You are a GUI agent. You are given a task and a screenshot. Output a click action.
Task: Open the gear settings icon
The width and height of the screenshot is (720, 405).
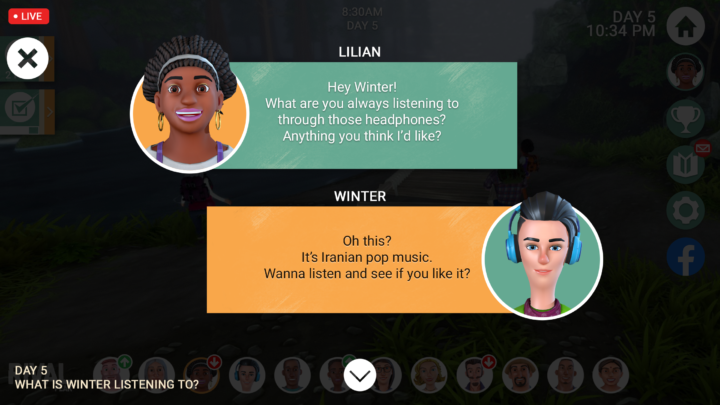point(686,211)
